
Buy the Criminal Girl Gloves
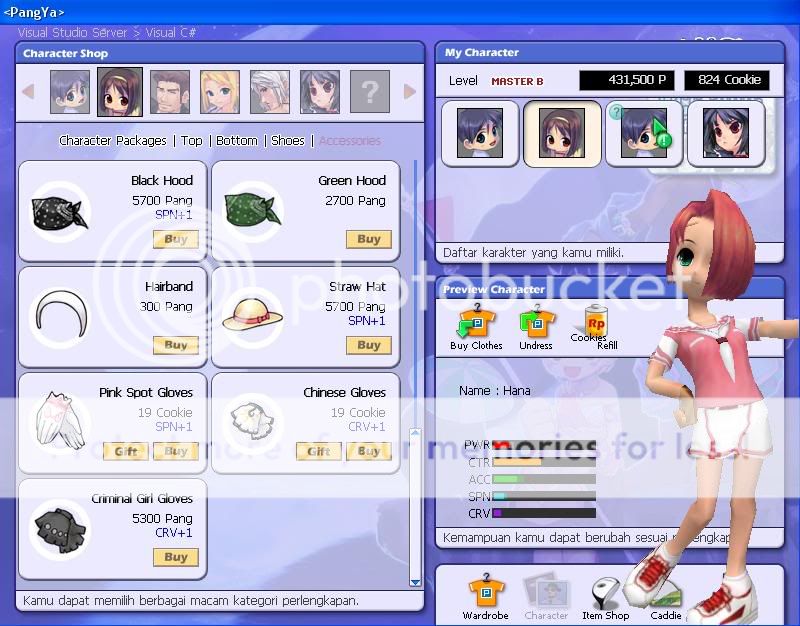coord(176,557)
